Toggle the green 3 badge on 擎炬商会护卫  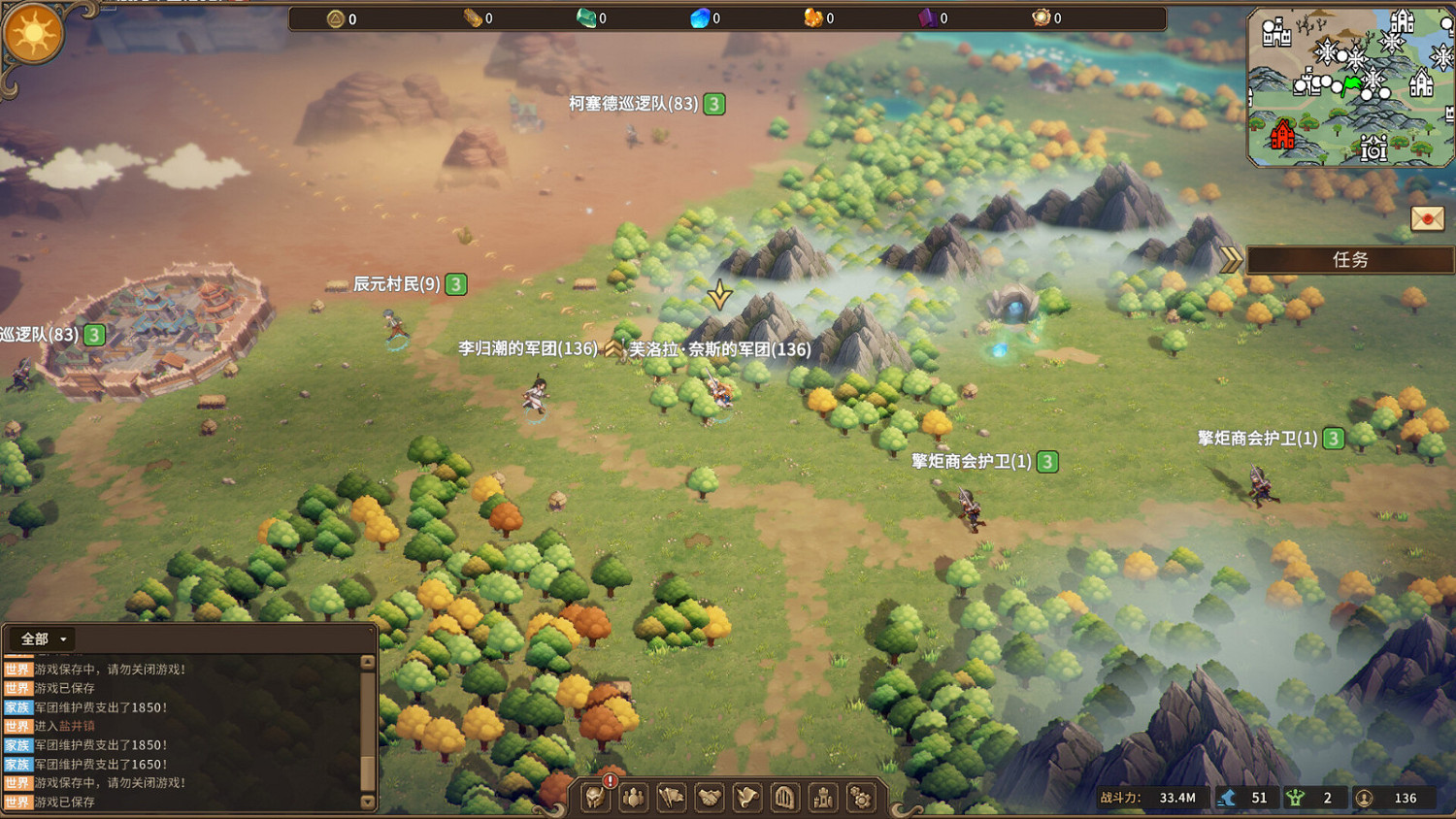click(1046, 462)
